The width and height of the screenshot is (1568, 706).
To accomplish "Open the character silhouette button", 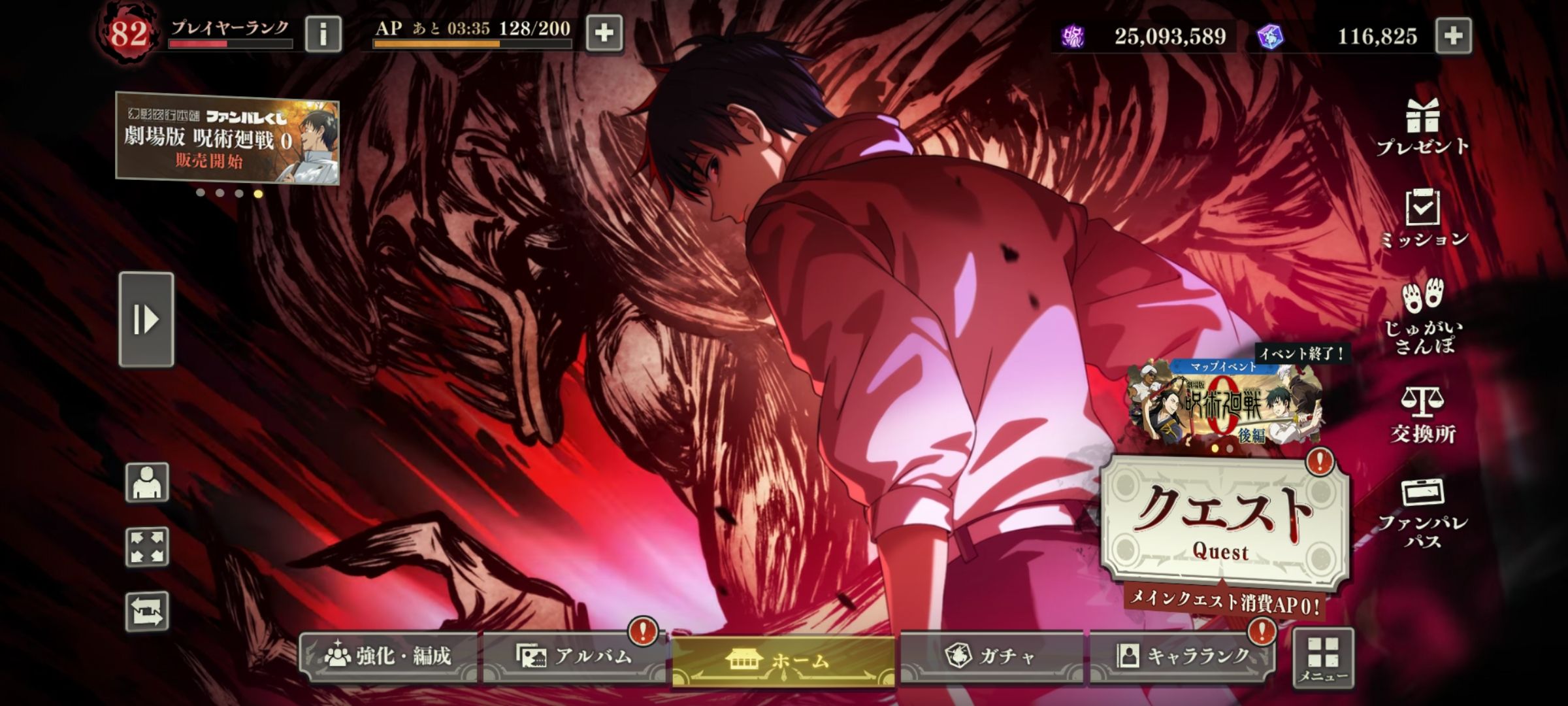I will click(147, 482).
